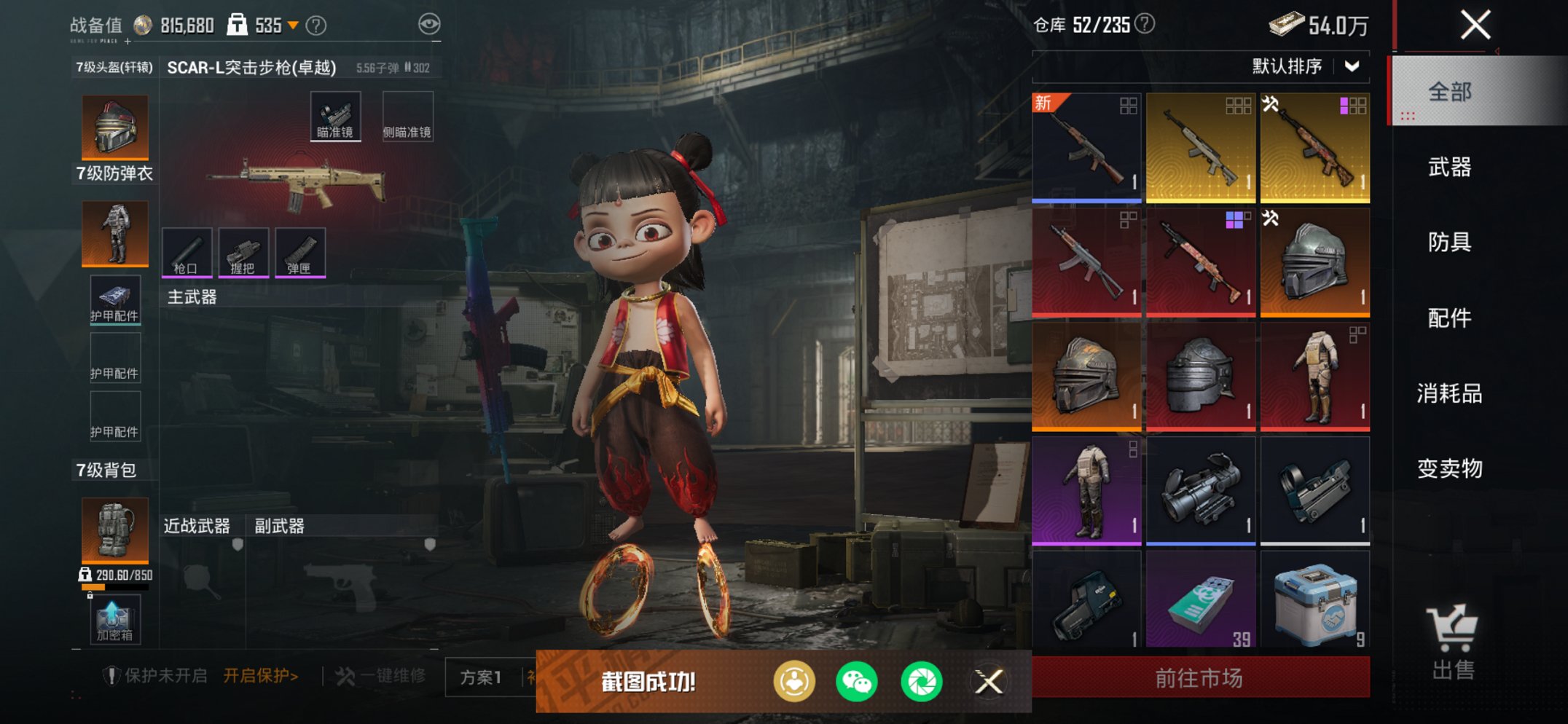View the 变卖物 sellable items tab
The width and height of the screenshot is (1568, 724).
click(1449, 468)
